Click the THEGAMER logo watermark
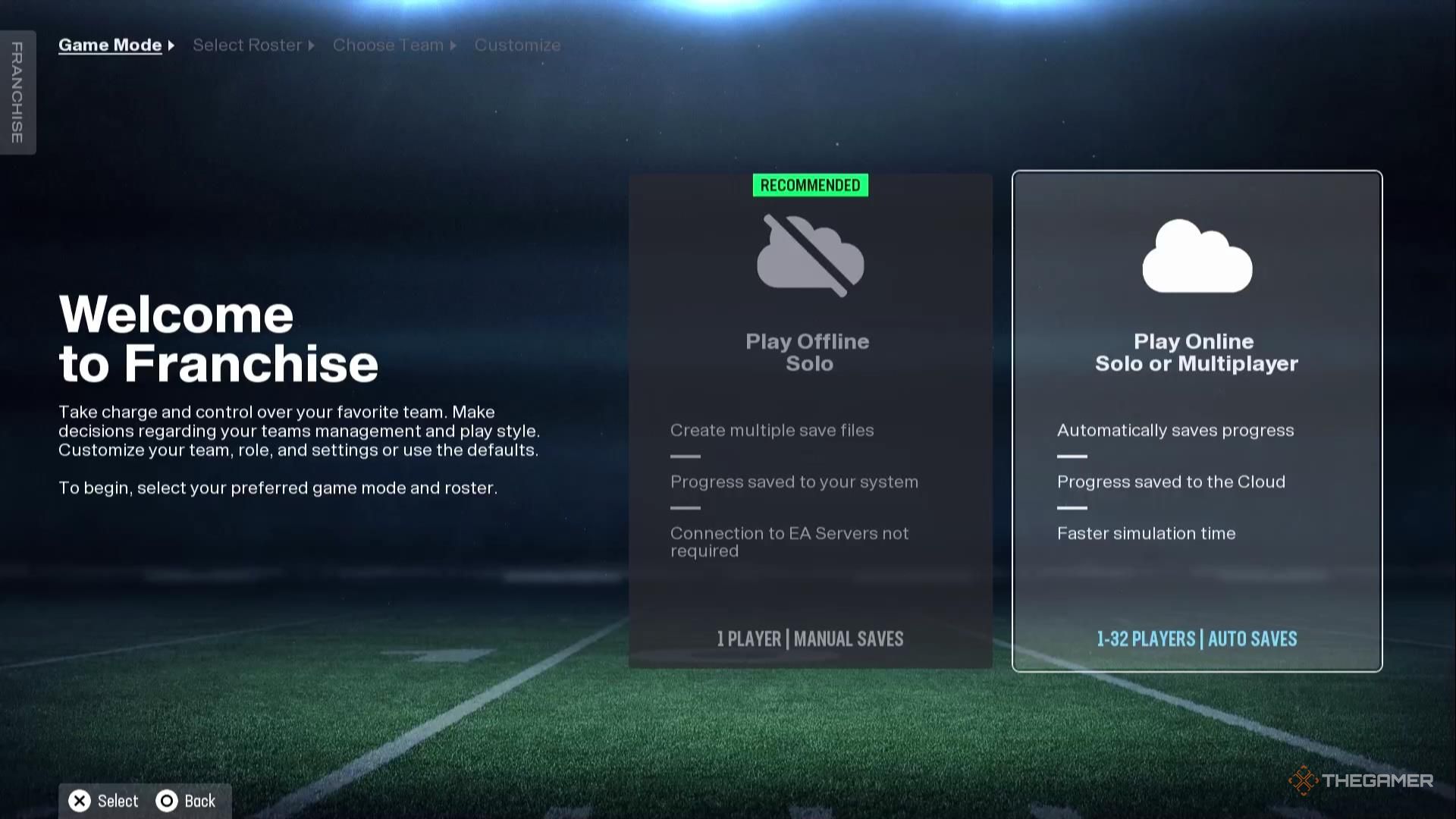Screen dimensions: 1456x819 pyautogui.click(x=1361, y=780)
